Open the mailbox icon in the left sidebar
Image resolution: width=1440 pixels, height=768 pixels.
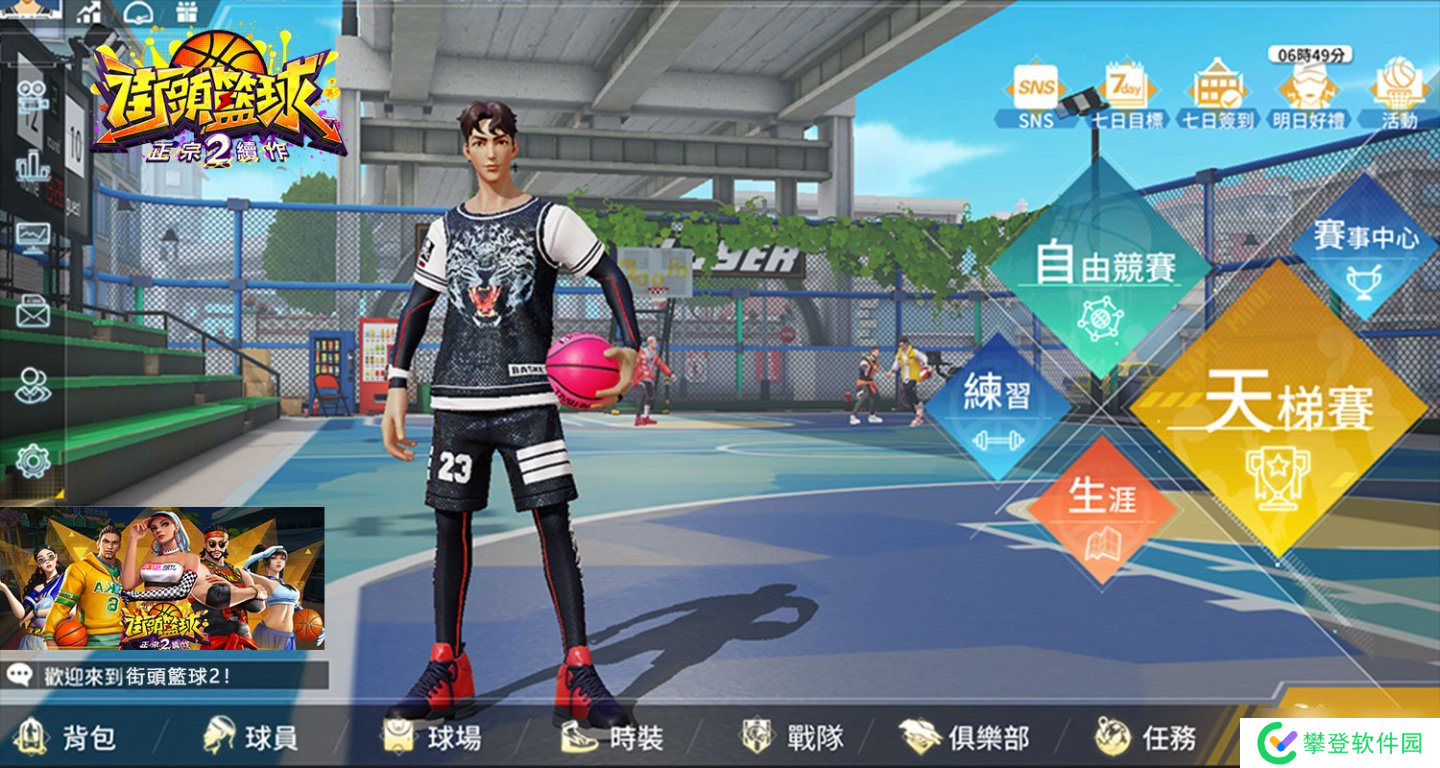point(32,312)
